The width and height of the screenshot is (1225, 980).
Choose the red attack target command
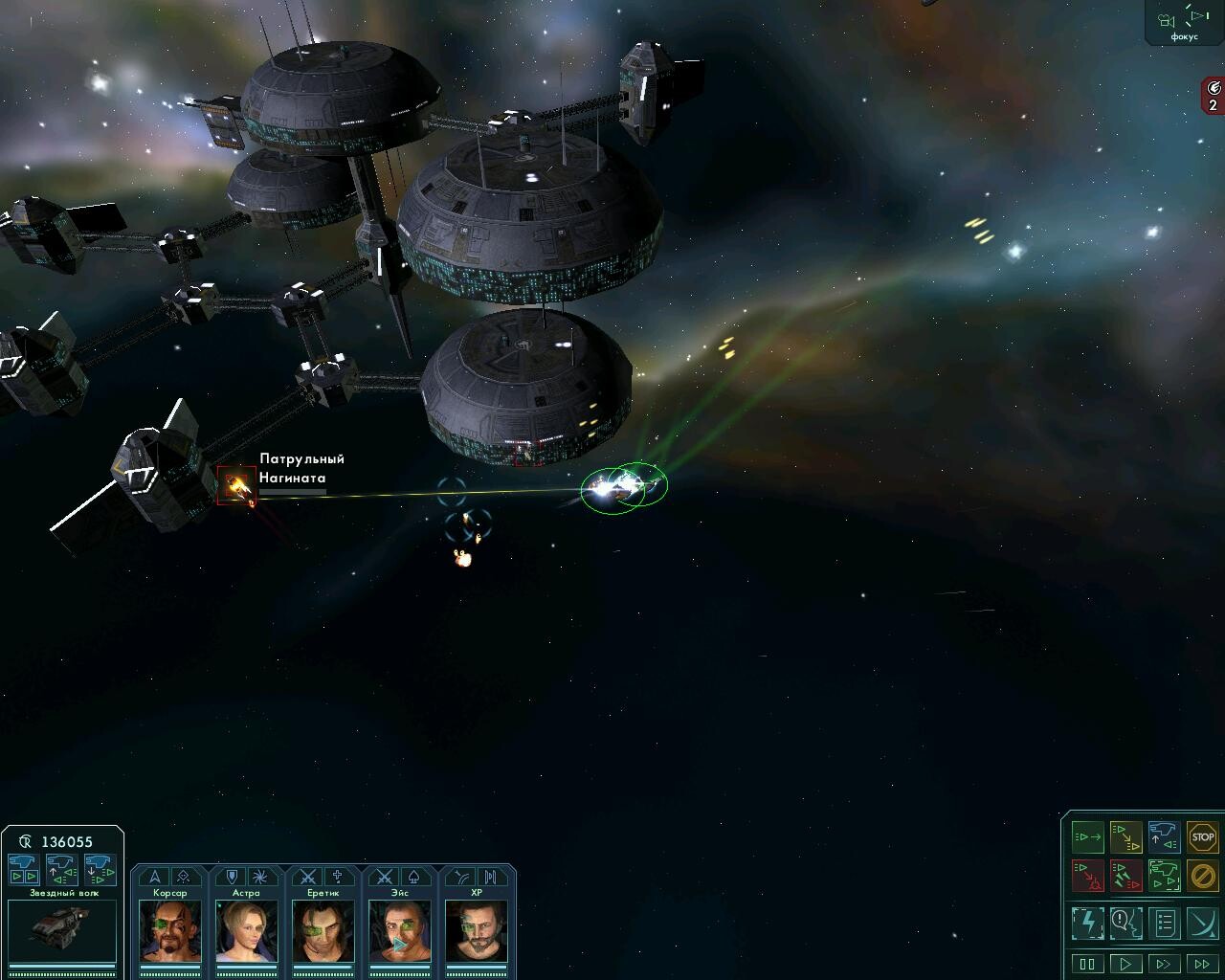1087,875
